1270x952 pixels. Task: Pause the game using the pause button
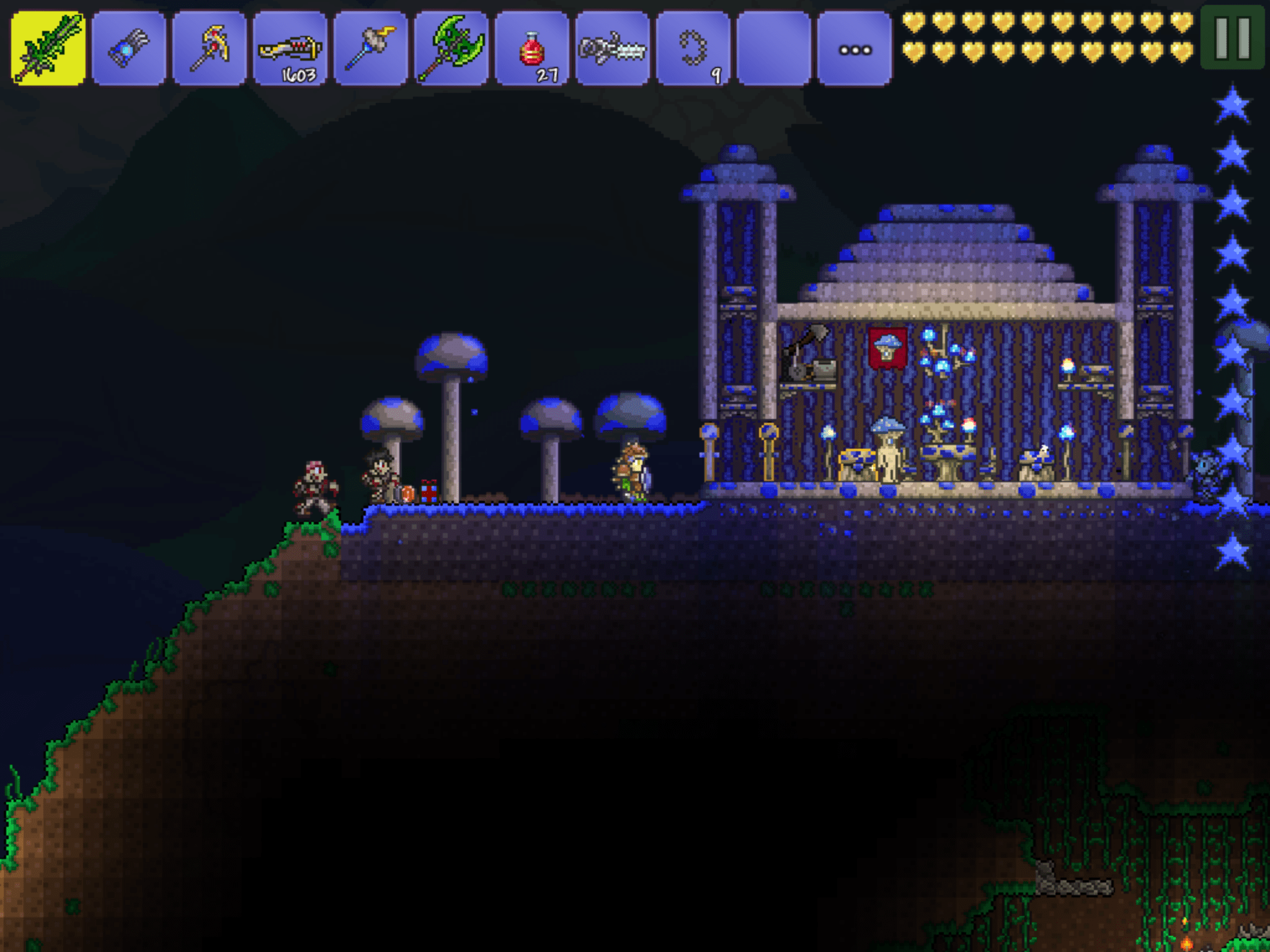pyautogui.click(x=1234, y=37)
